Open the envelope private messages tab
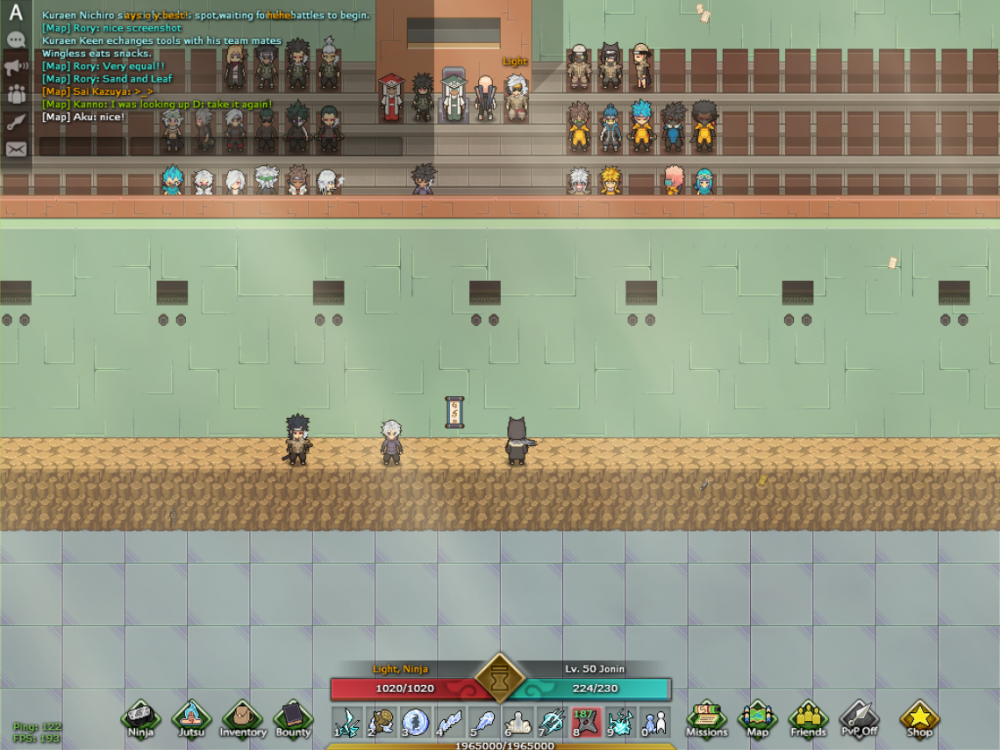 (16, 149)
